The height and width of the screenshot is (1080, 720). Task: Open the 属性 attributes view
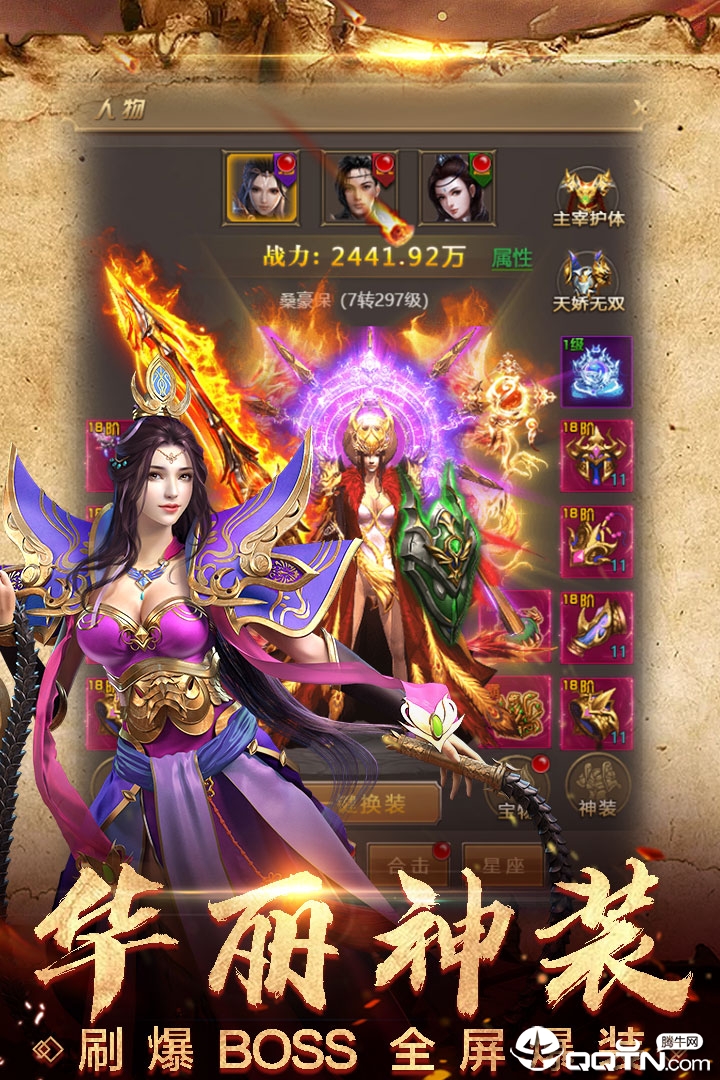point(512,258)
